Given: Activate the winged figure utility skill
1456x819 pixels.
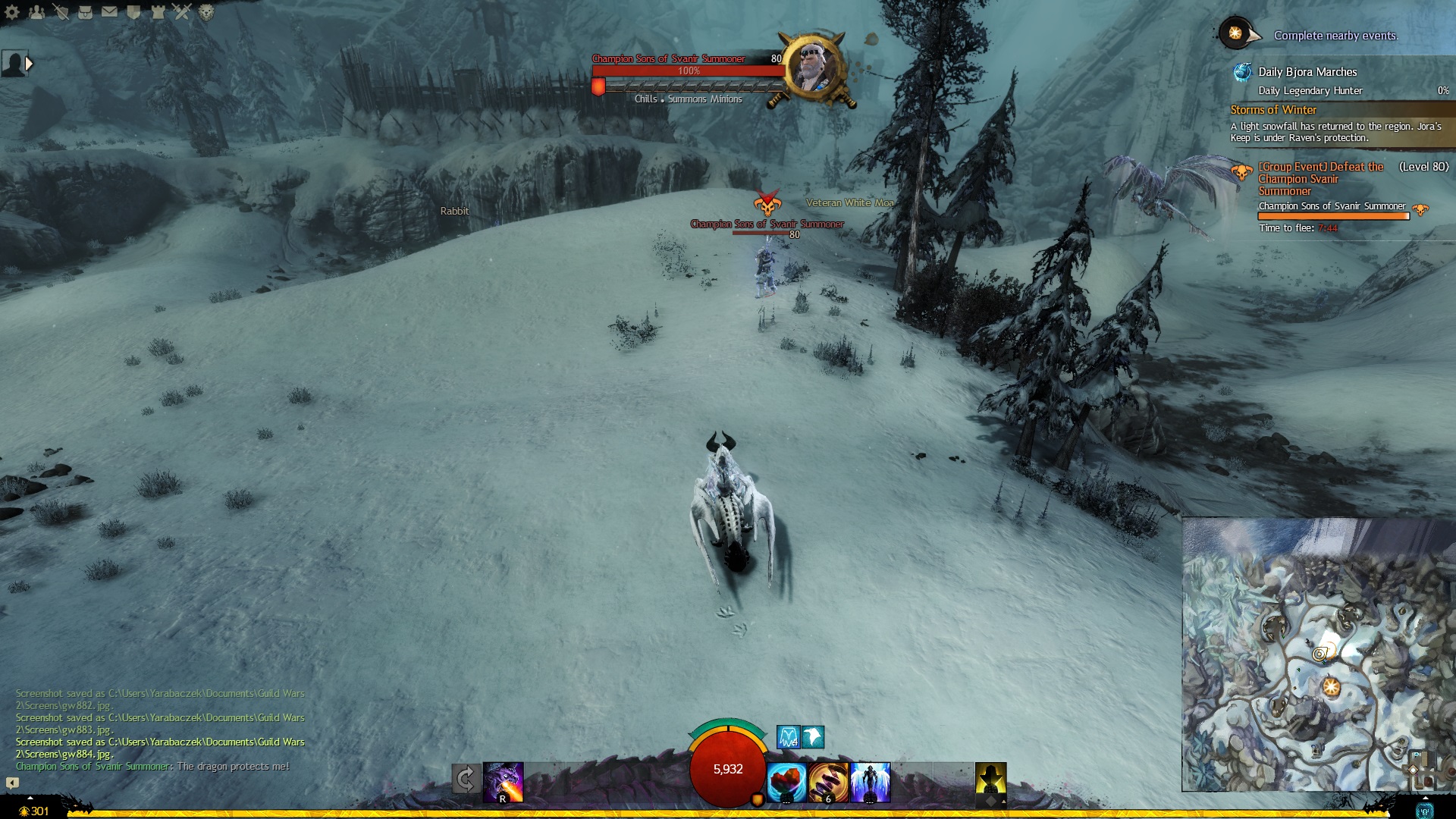Looking at the screenshot, I should tap(870, 782).
